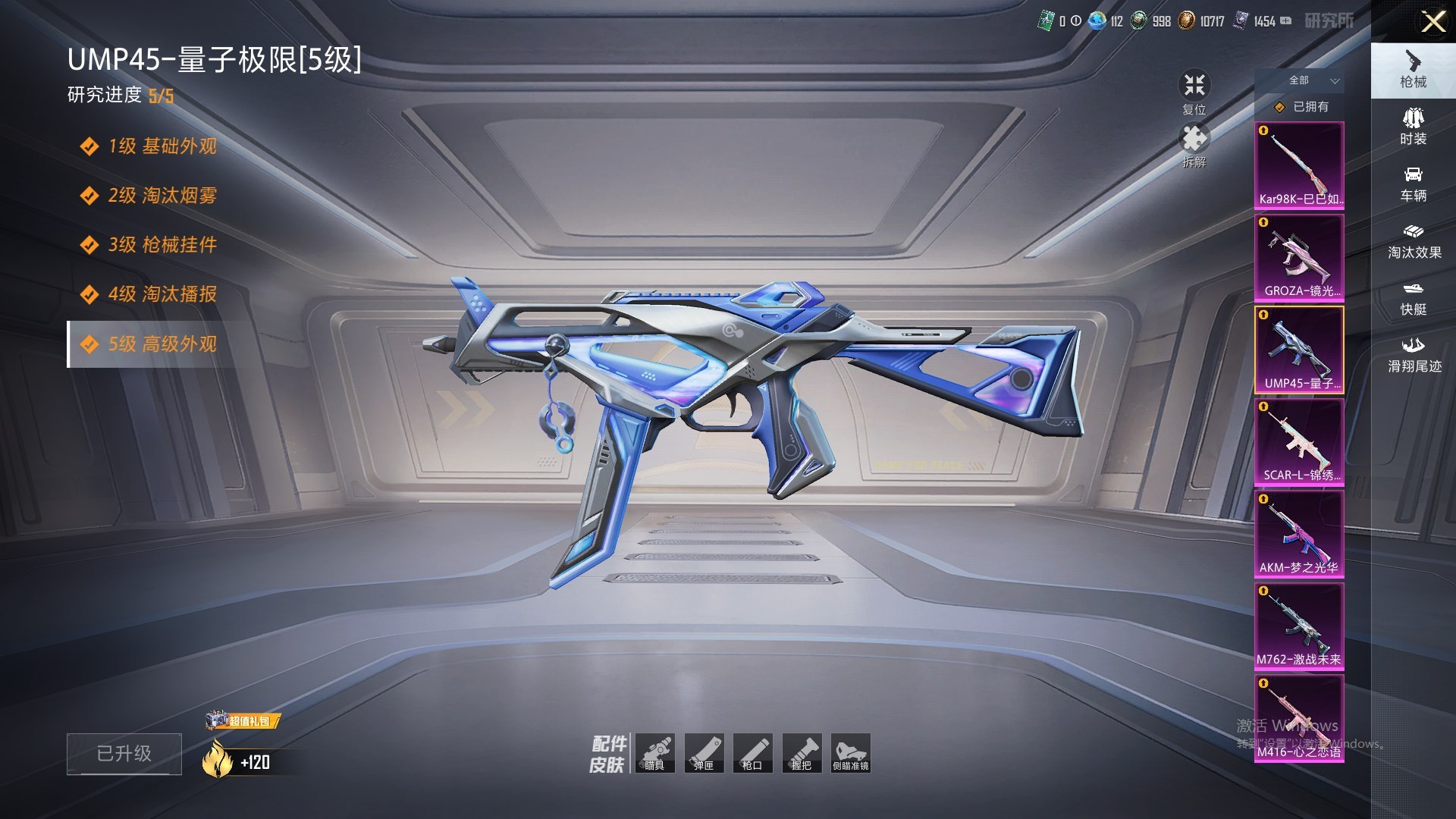
Task: Switch to 淘汰效果 elimination effects tab
Action: (1413, 241)
